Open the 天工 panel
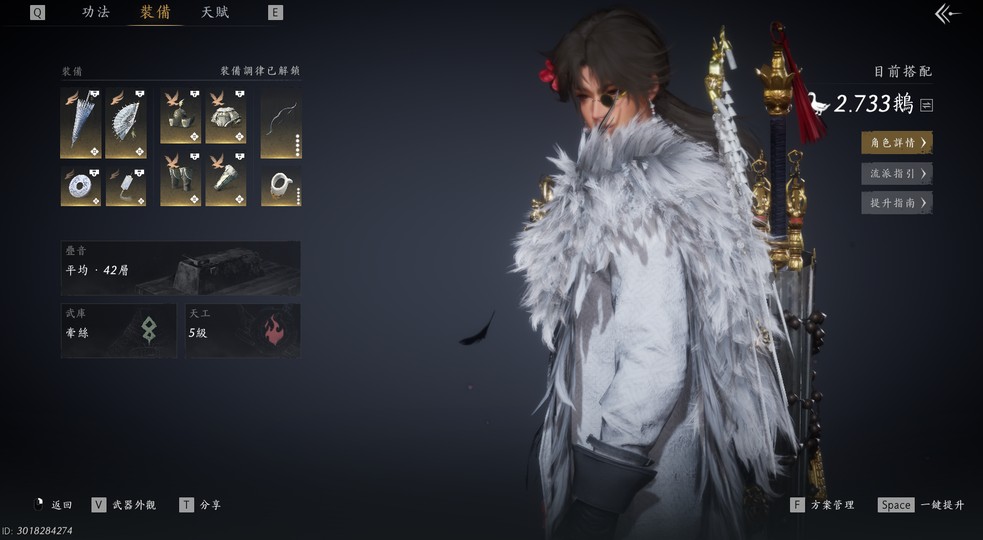The image size is (983, 540). [243, 330]
